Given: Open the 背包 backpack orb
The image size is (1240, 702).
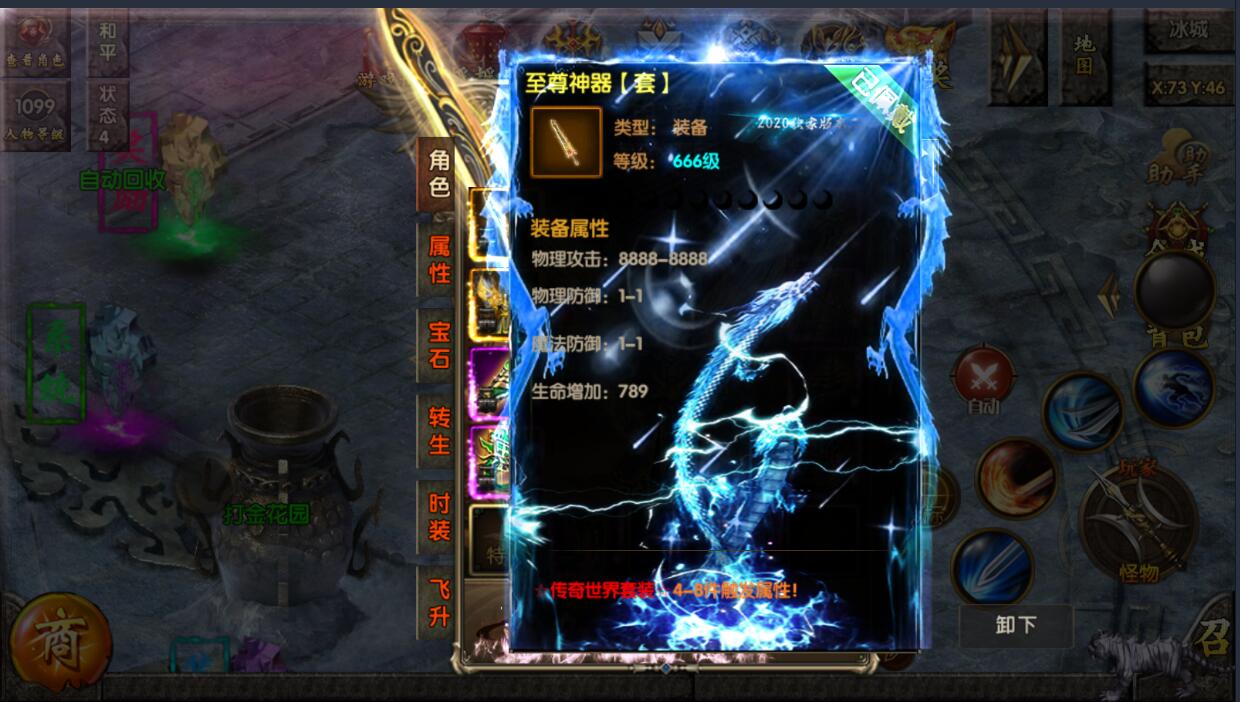Looking at the screenshot, I should [1174, 293].
